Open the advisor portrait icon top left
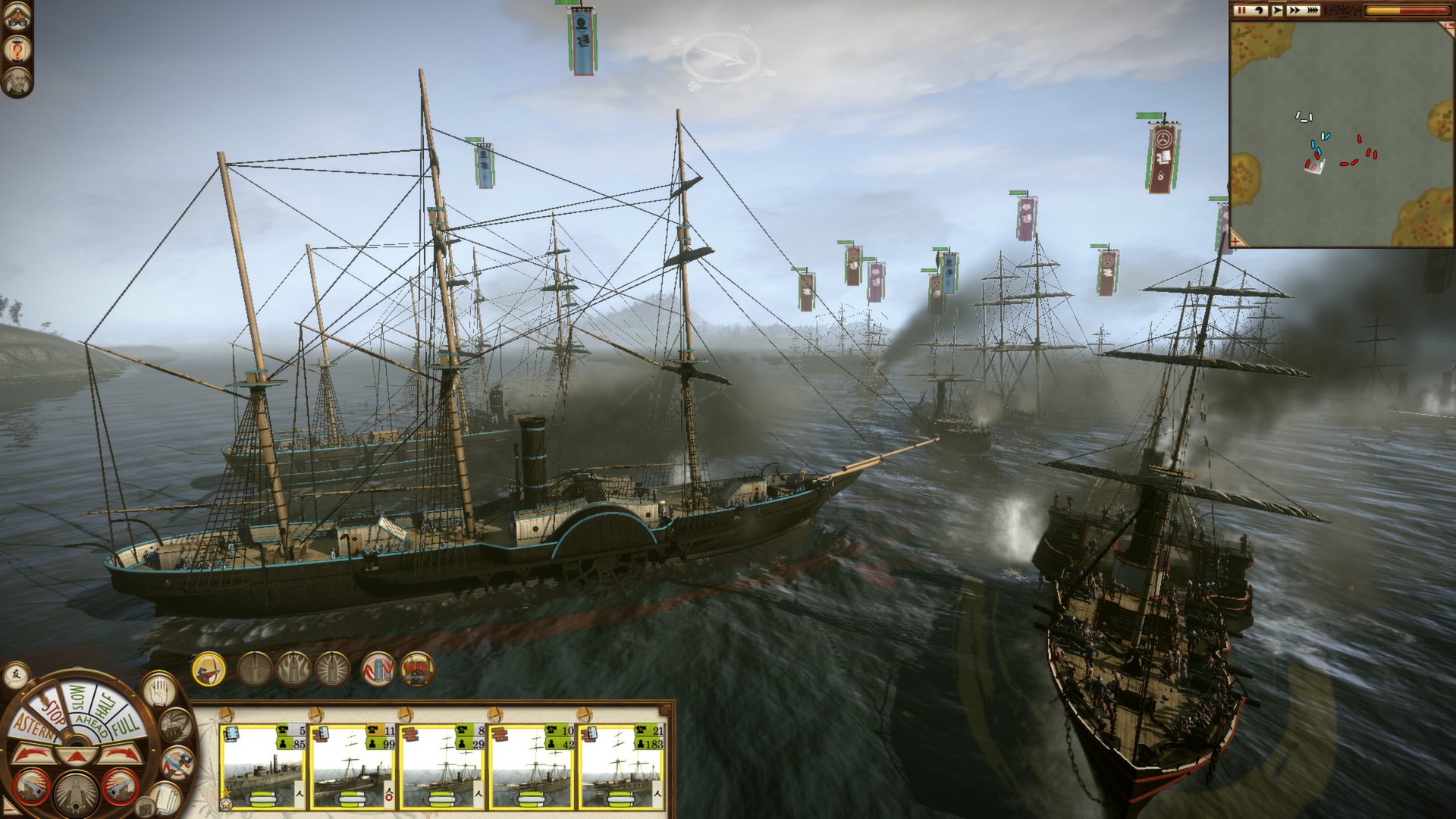 point(17,81)
